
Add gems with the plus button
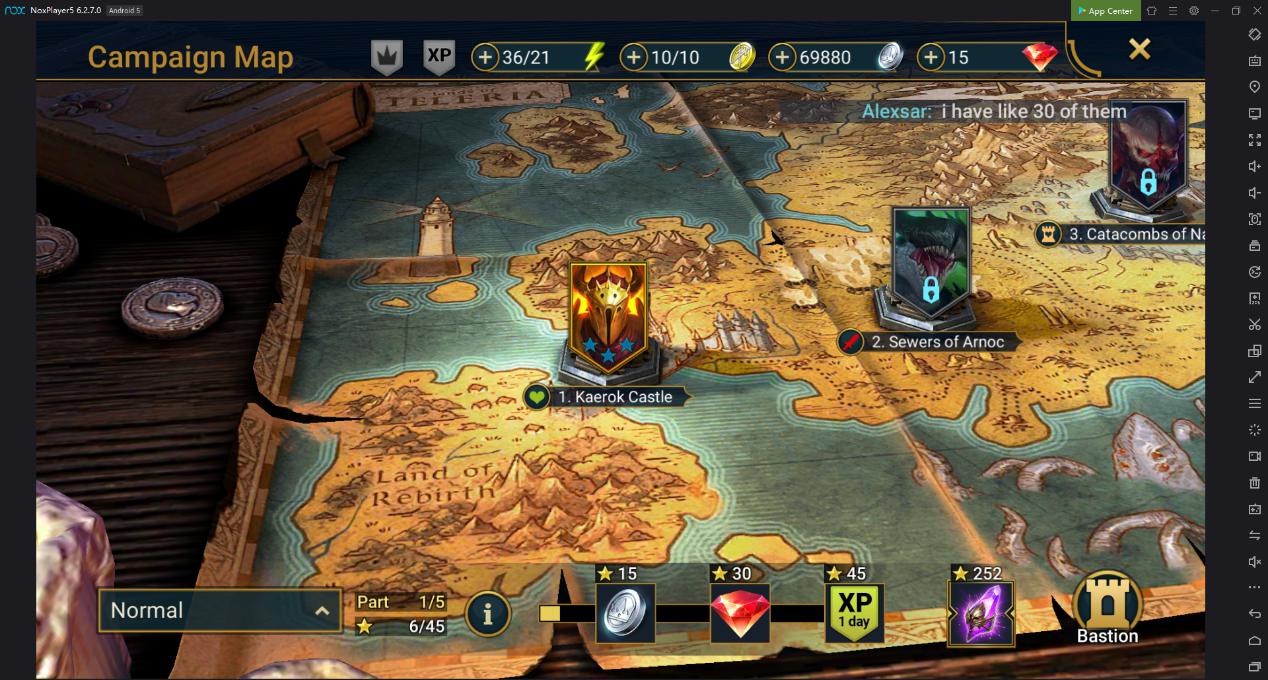931,57
